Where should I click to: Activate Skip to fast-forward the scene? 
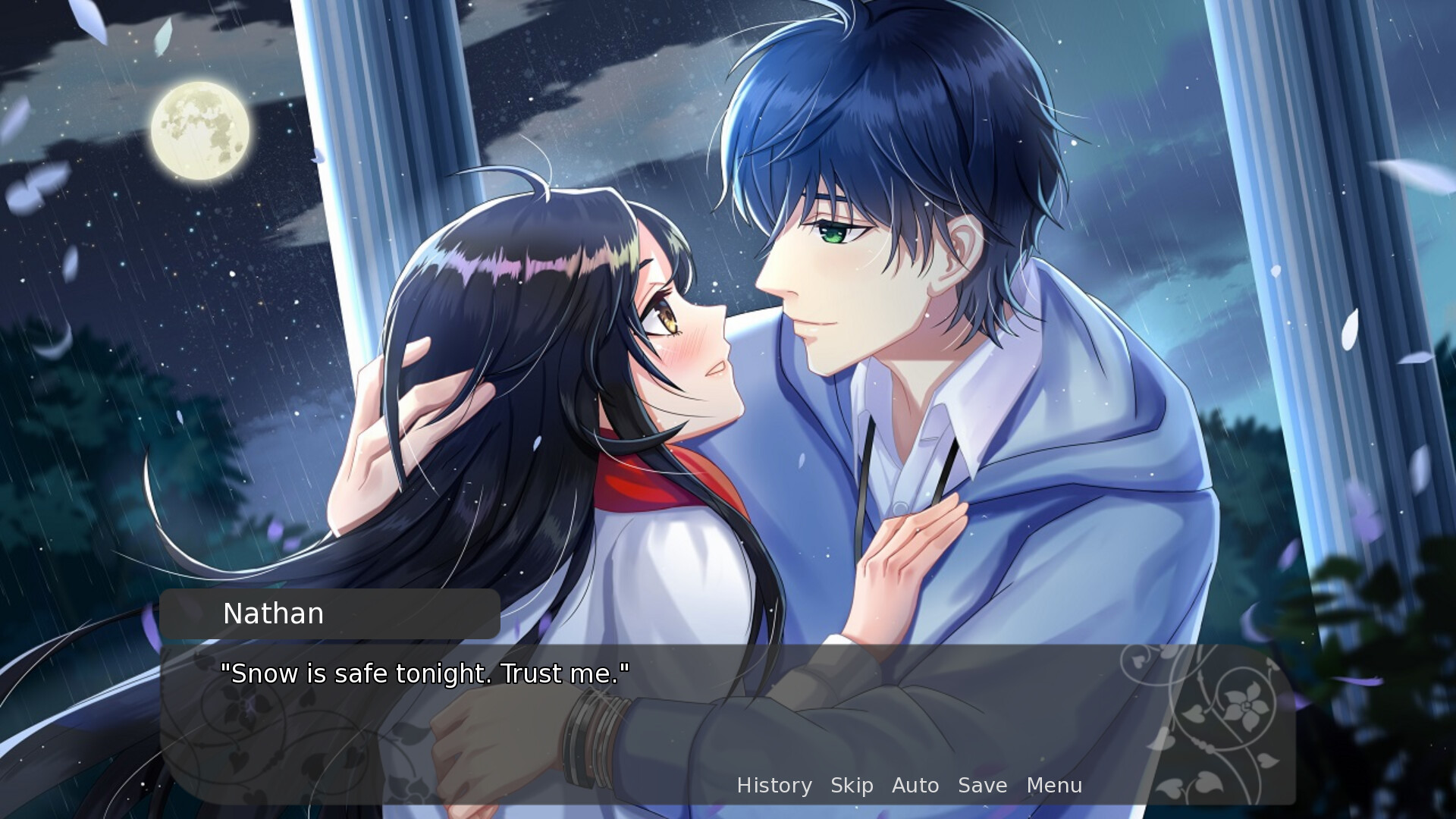(851, 786)
